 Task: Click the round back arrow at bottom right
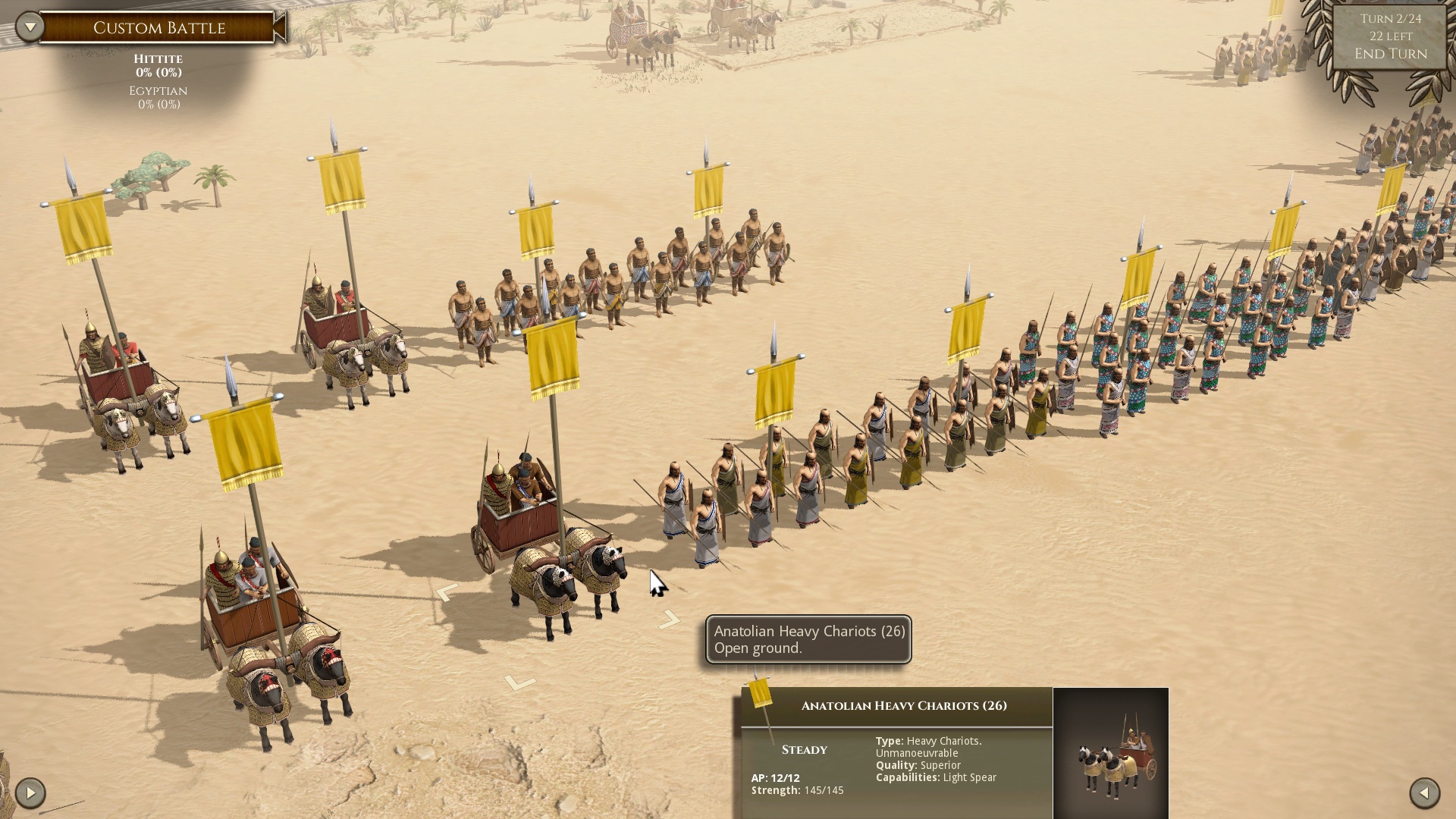point(1424,793)
